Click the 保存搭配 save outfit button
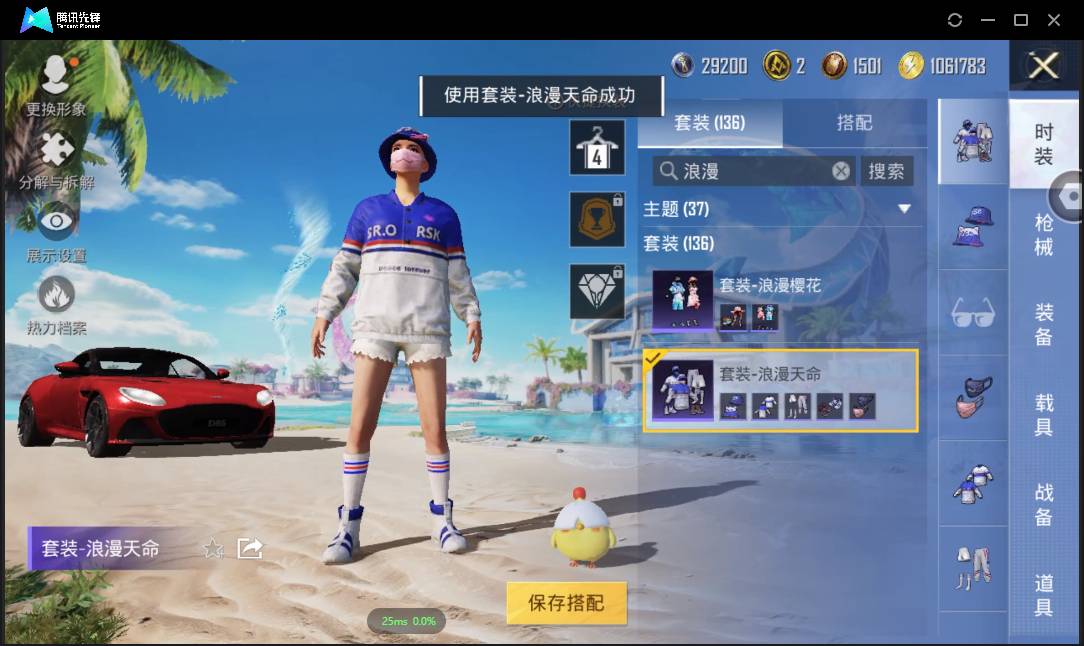The image size is (1084, 646). [x=566, y=603]
